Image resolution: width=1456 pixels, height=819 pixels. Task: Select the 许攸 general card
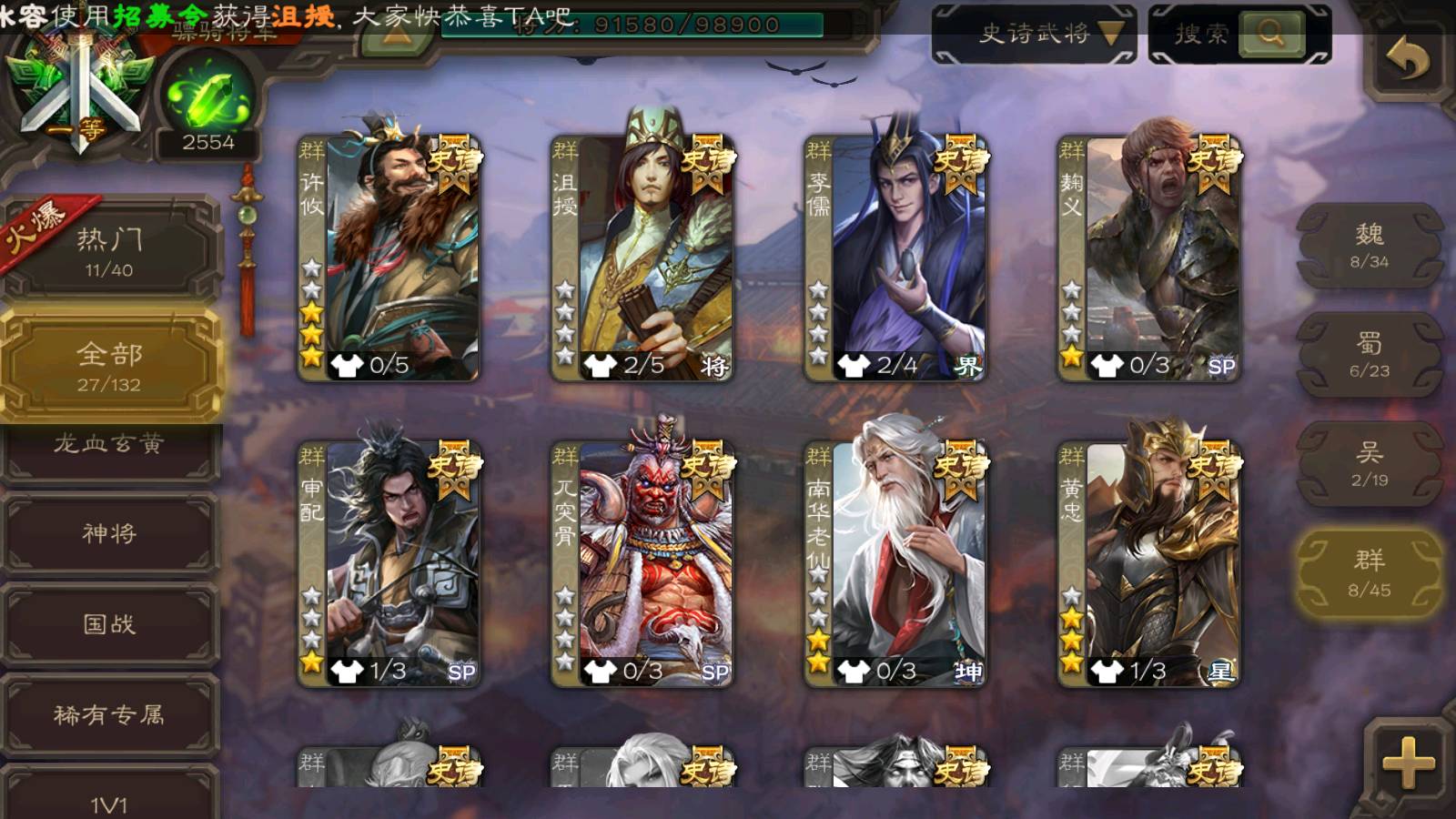point(389,257)
